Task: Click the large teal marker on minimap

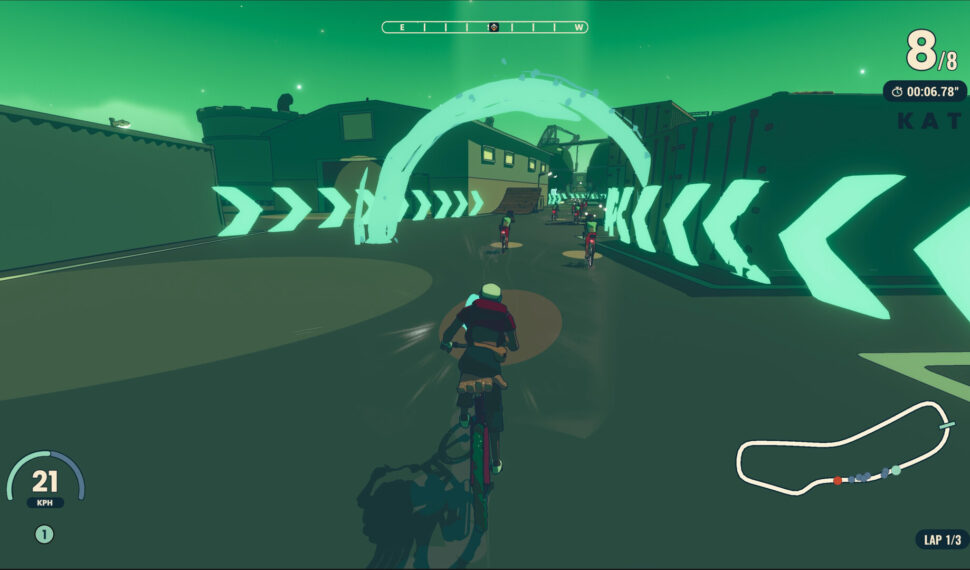Action: click(896, 469)
